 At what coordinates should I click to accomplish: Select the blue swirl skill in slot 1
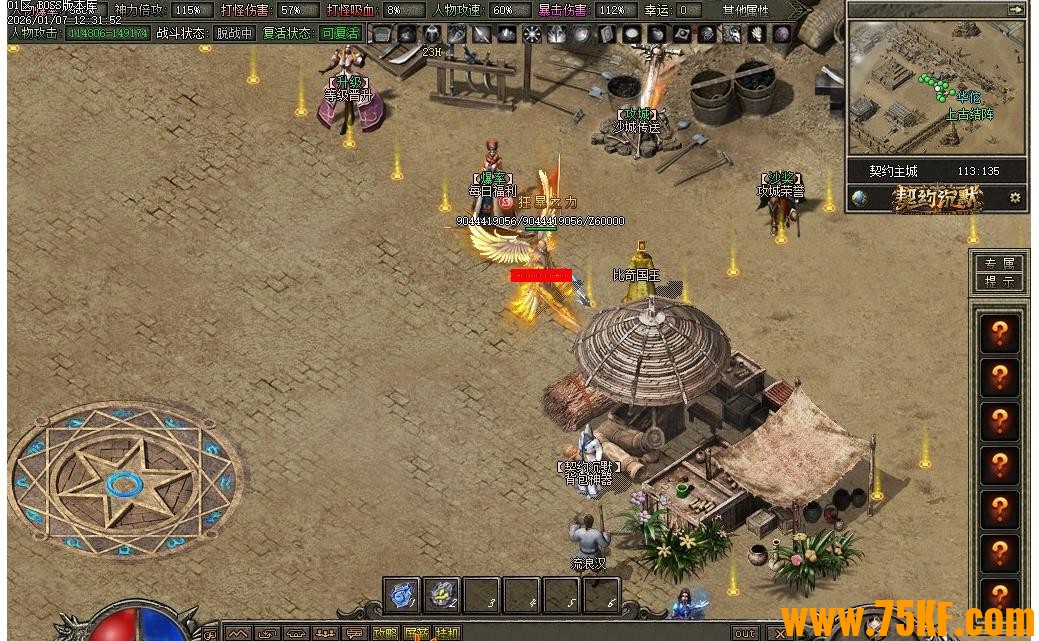(x=402, y=595)
